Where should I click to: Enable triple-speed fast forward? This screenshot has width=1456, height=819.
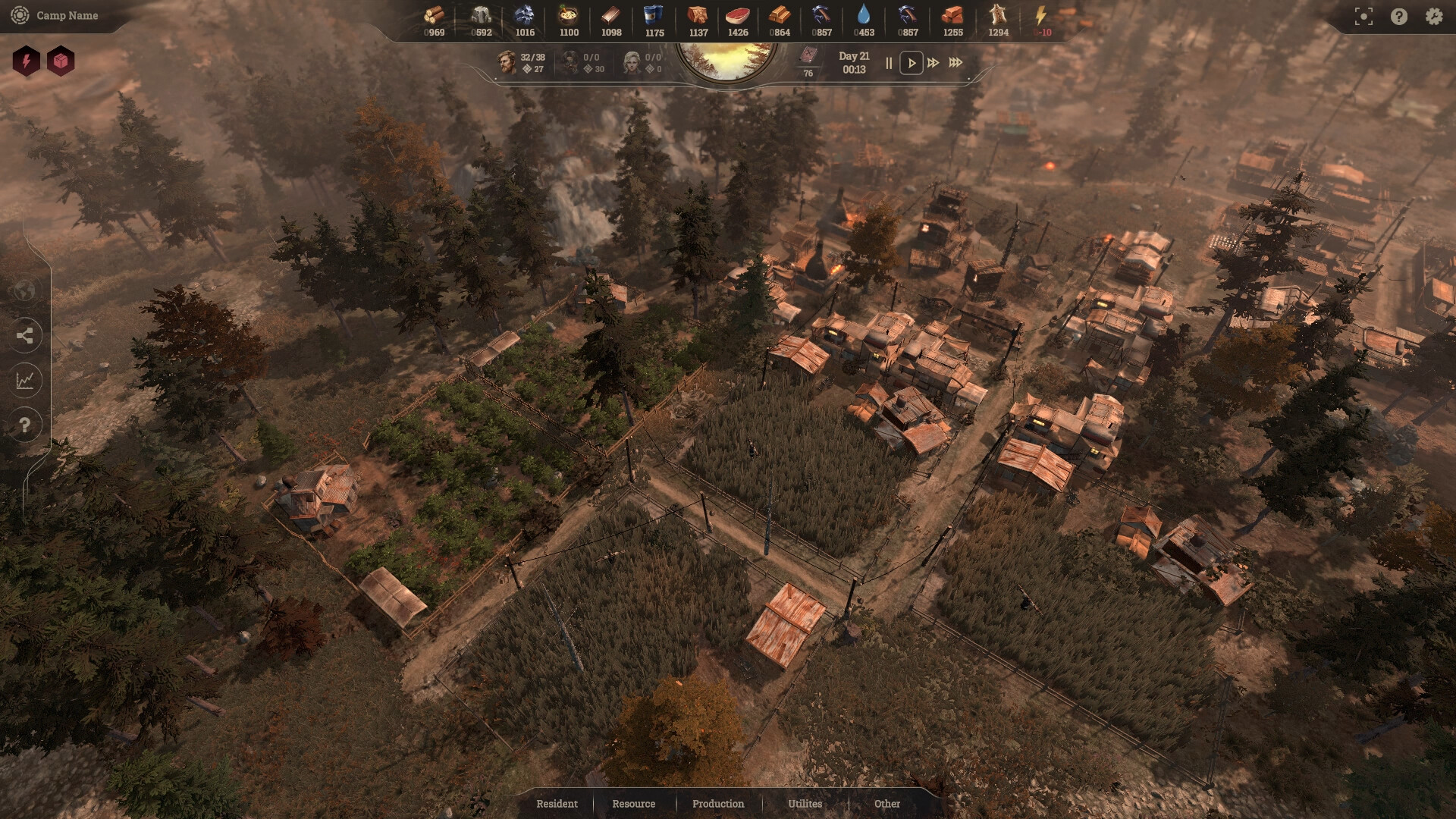point(955,64)
